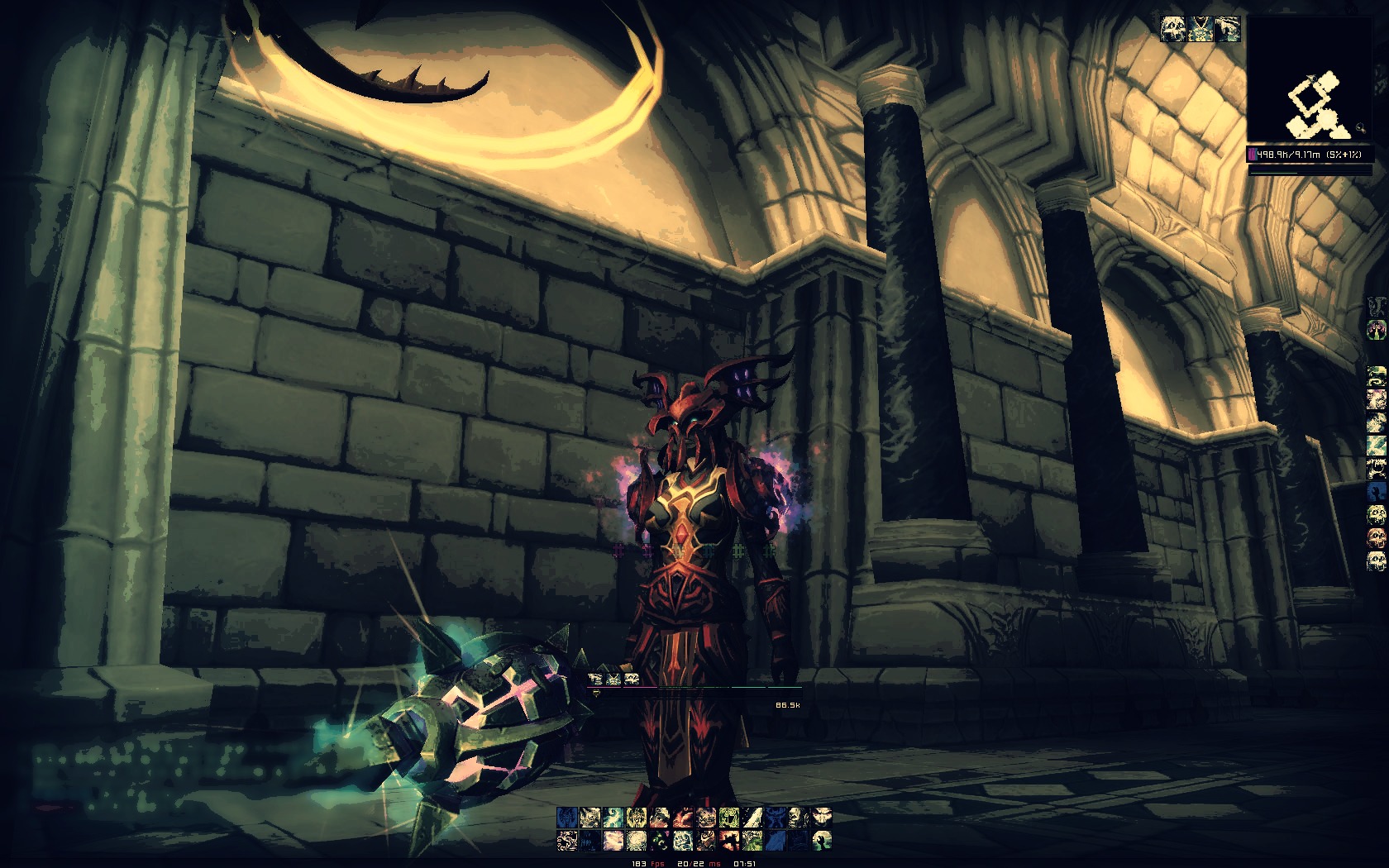Click the blue hand icon on the right bar
The width and height of the screenshot is (1389, 868).
pos(1377,492)
